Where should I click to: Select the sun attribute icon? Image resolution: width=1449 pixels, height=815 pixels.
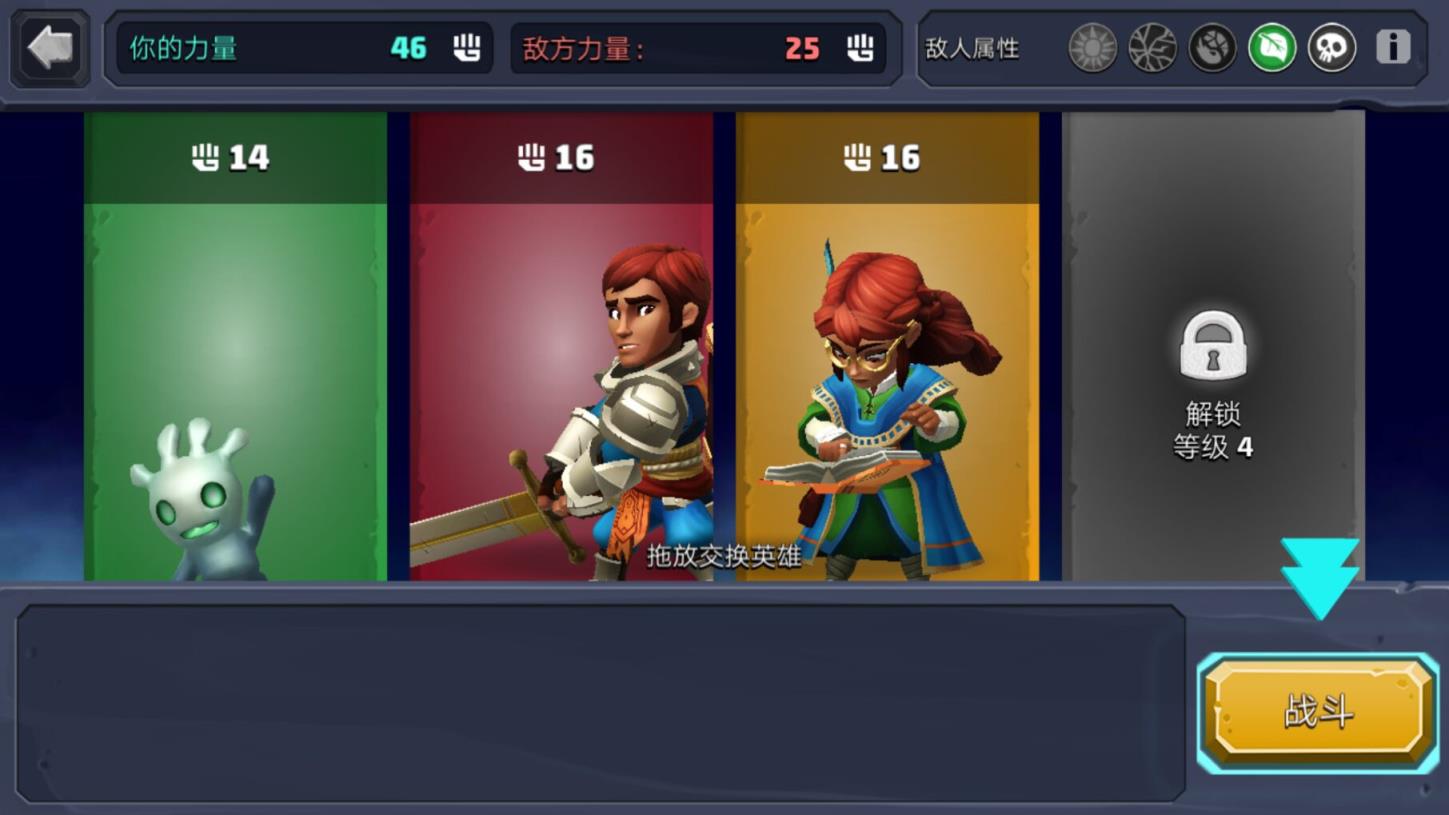click(1093, 47)
